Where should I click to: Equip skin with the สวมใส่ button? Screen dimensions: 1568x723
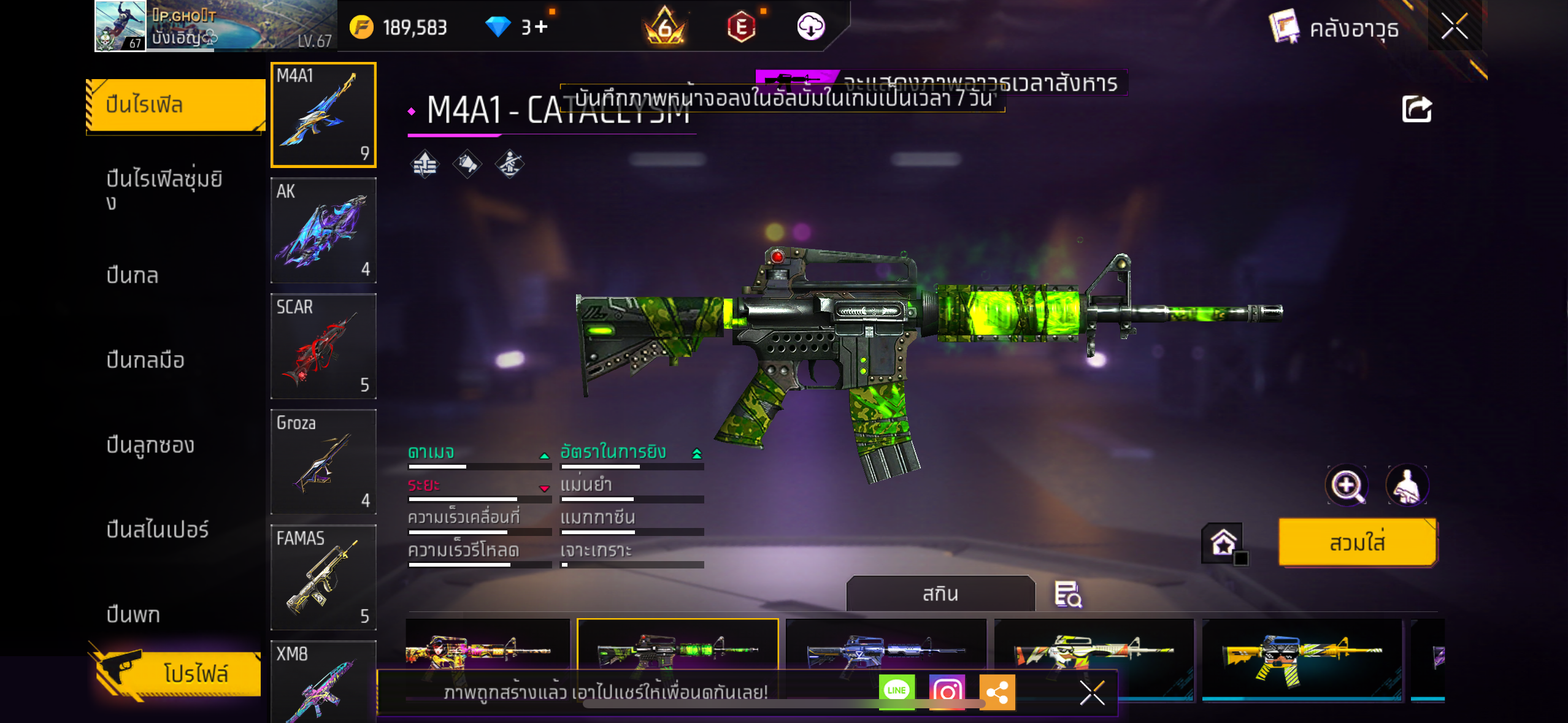pos(1357,543)
